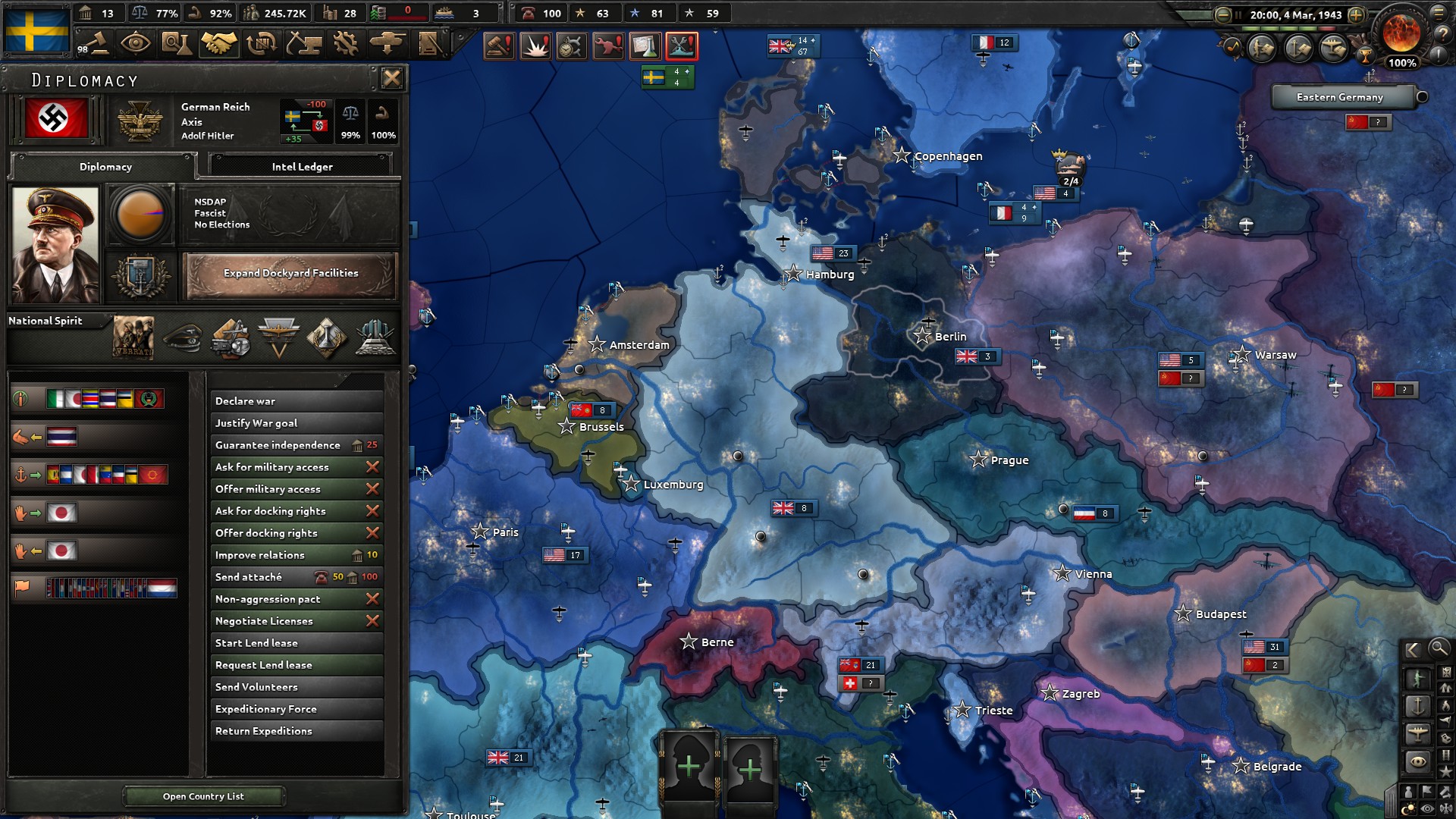Screen dimensions: 1456x819
Task: Select the Improve relations option
Action: click(x=262, y=555)
